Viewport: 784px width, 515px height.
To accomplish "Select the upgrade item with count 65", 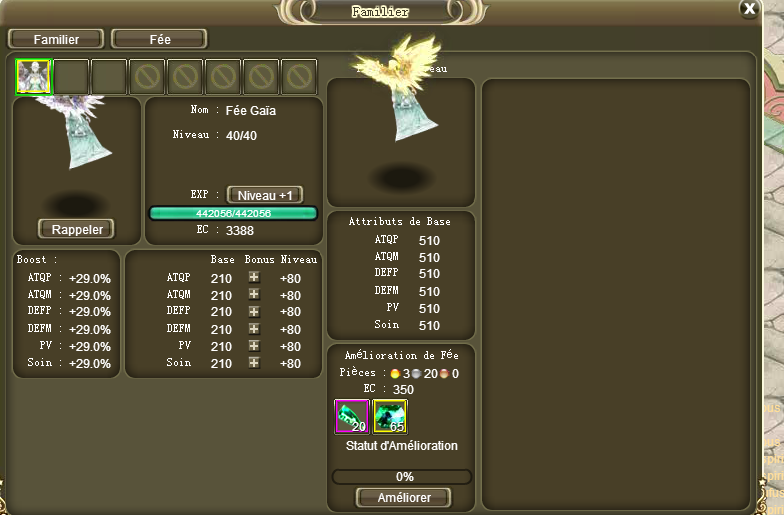I will (389, 416).
